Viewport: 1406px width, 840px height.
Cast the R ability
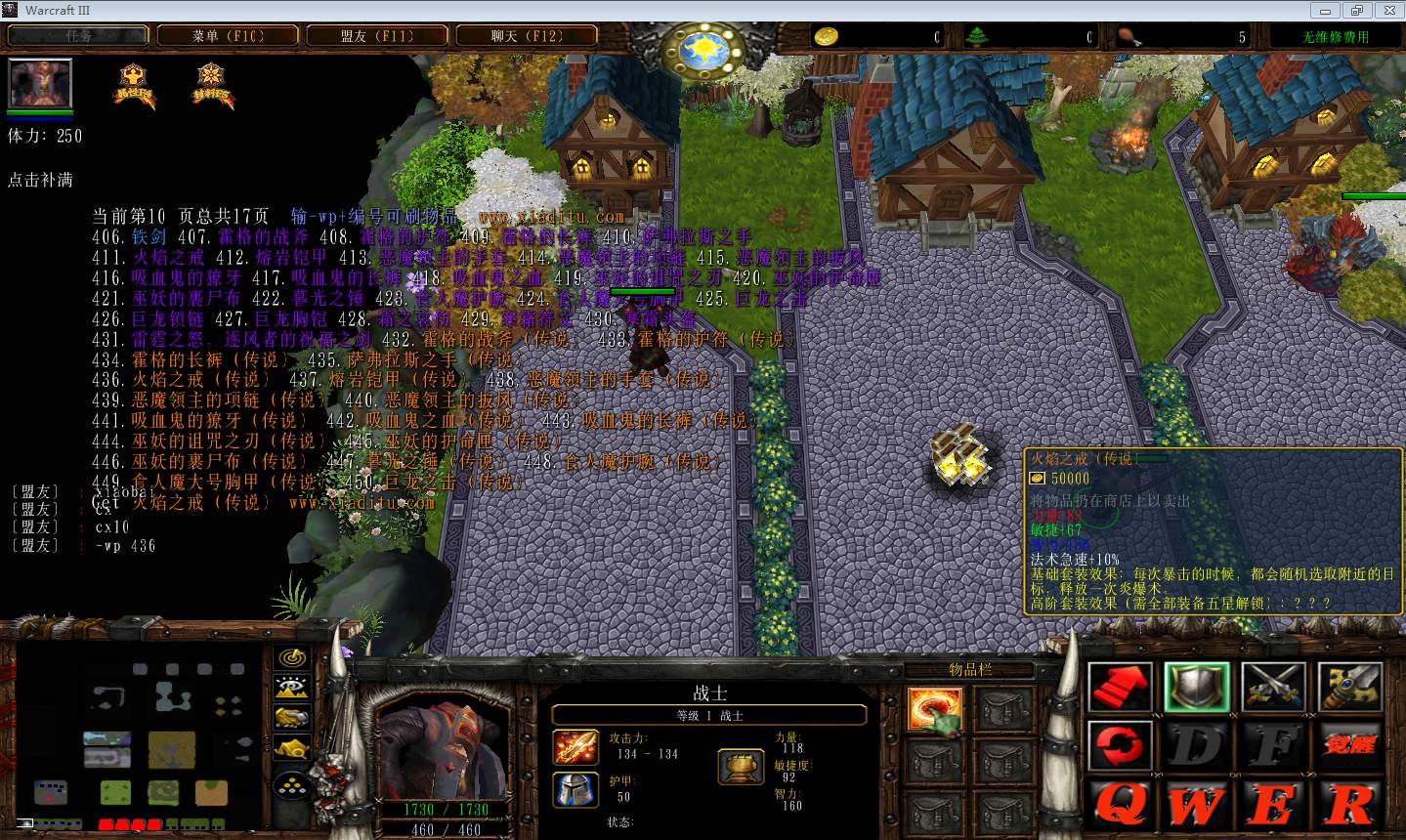point(1349,807)
